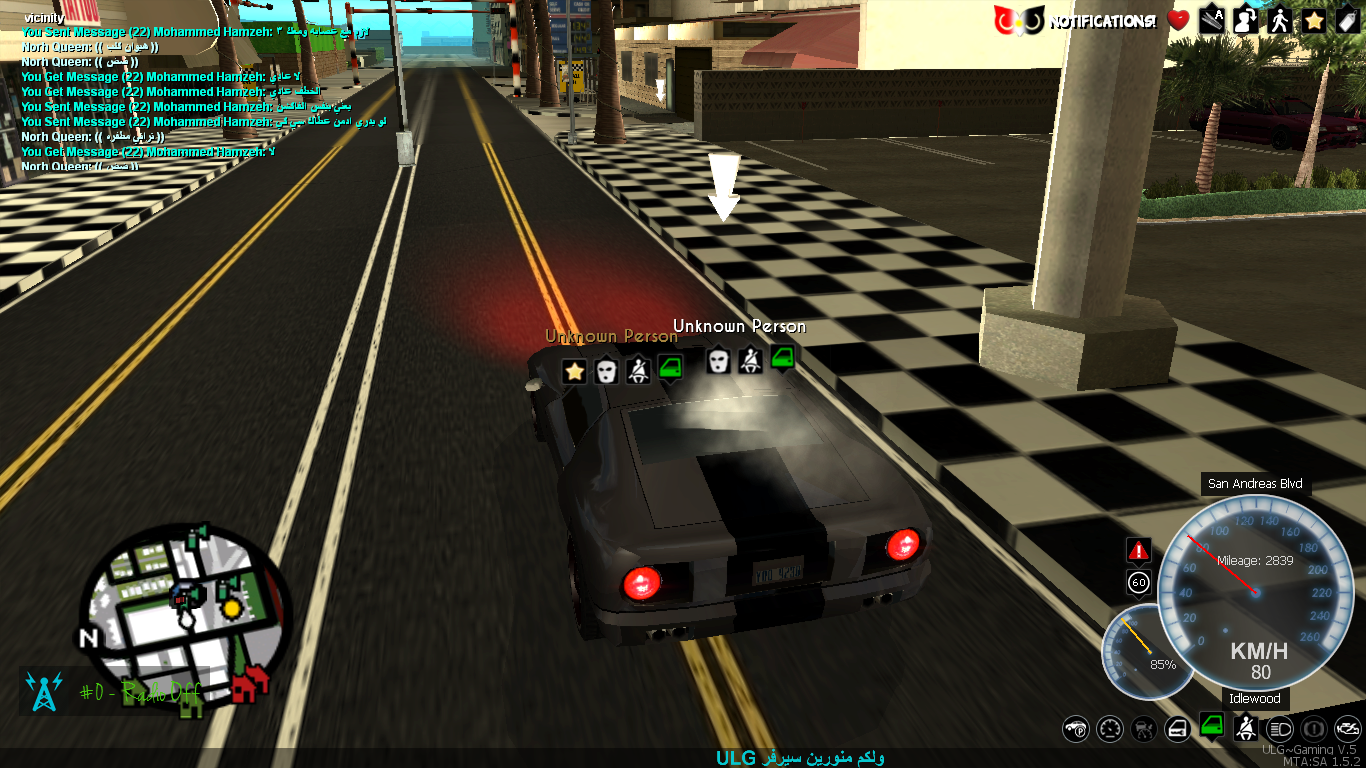Screen dimensions: 1366x768
Task: Click the brake warning circle icon
Action: tap(1314, 728)
